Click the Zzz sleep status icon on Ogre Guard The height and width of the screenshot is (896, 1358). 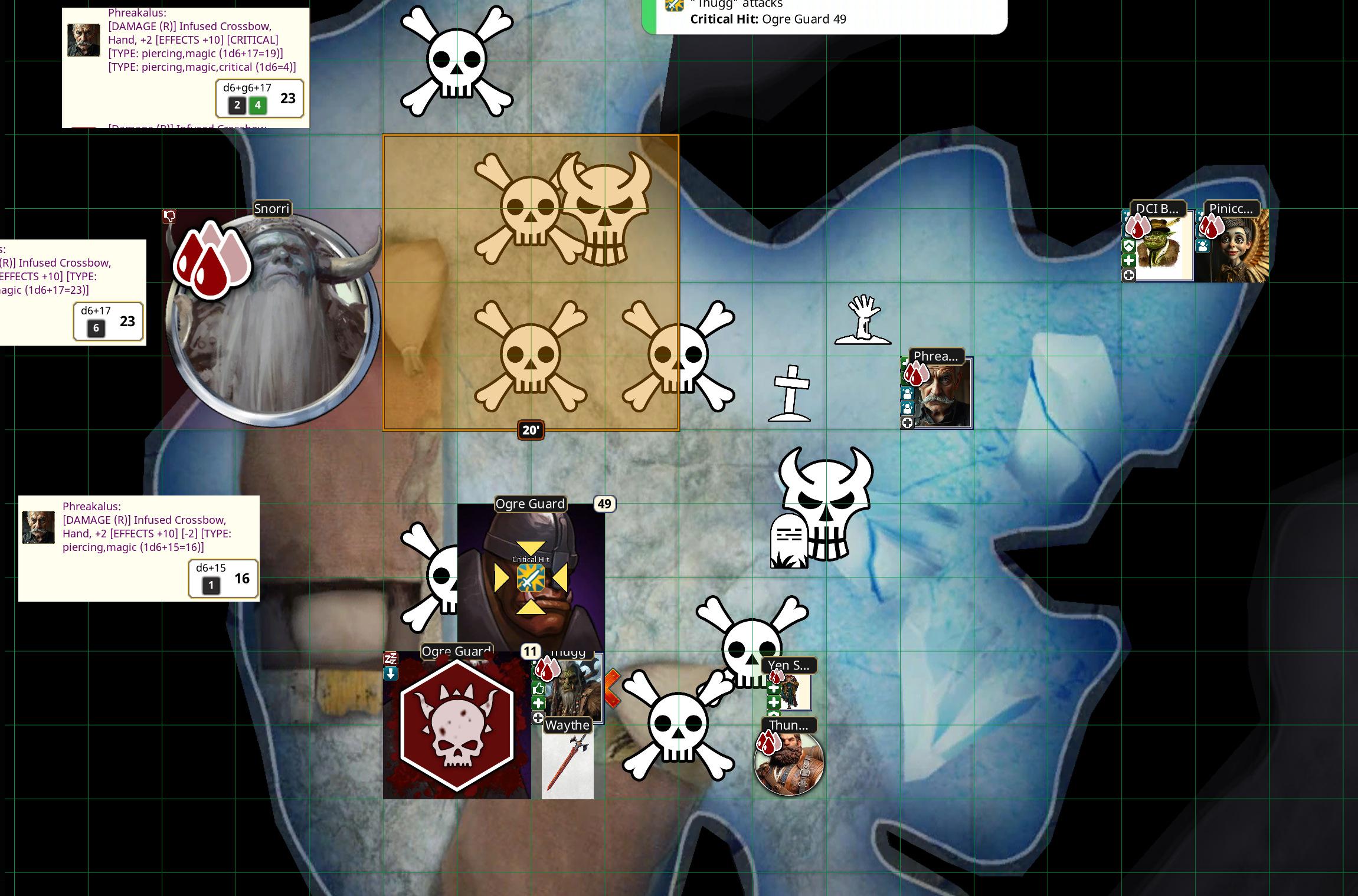tap(390, 659)
